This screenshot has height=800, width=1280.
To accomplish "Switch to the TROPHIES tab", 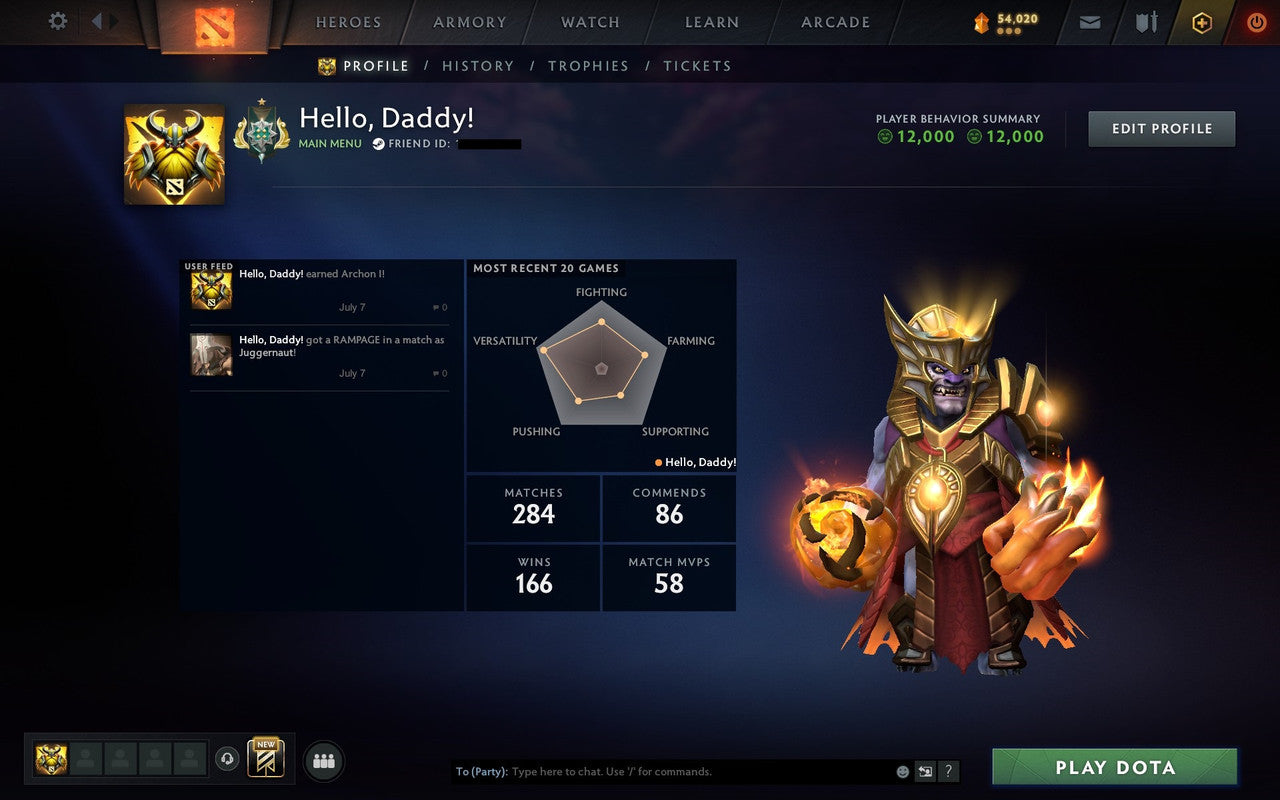I will coord(588,66).
